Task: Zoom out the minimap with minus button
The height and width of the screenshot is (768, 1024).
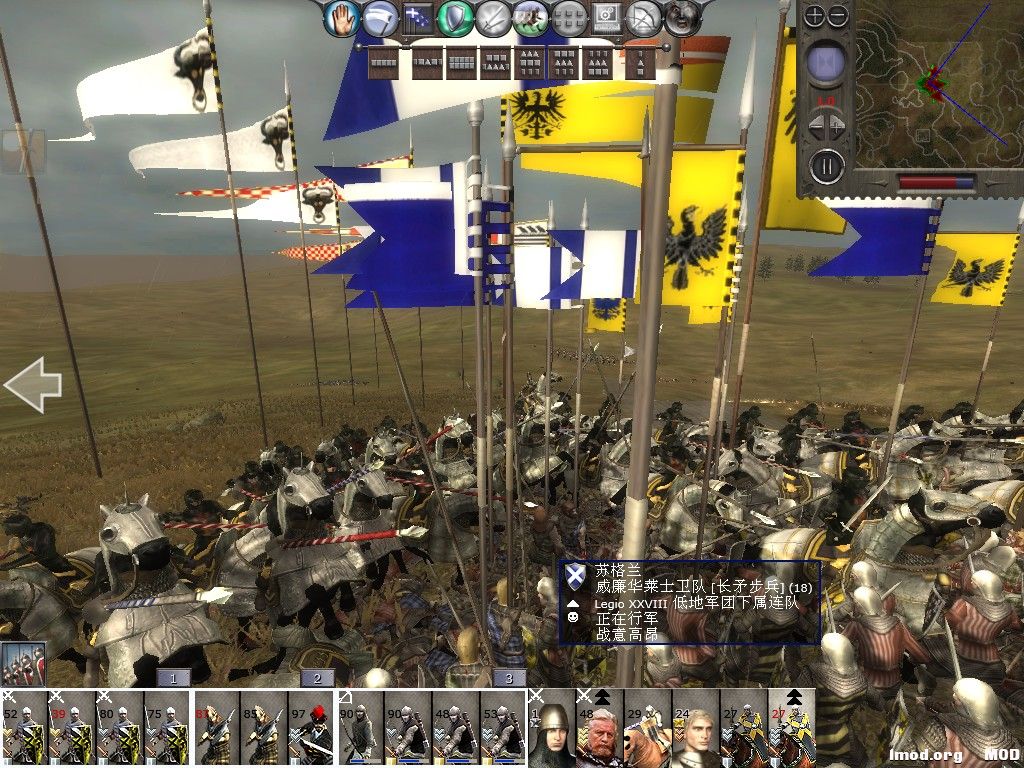Action: click(838, 15)
